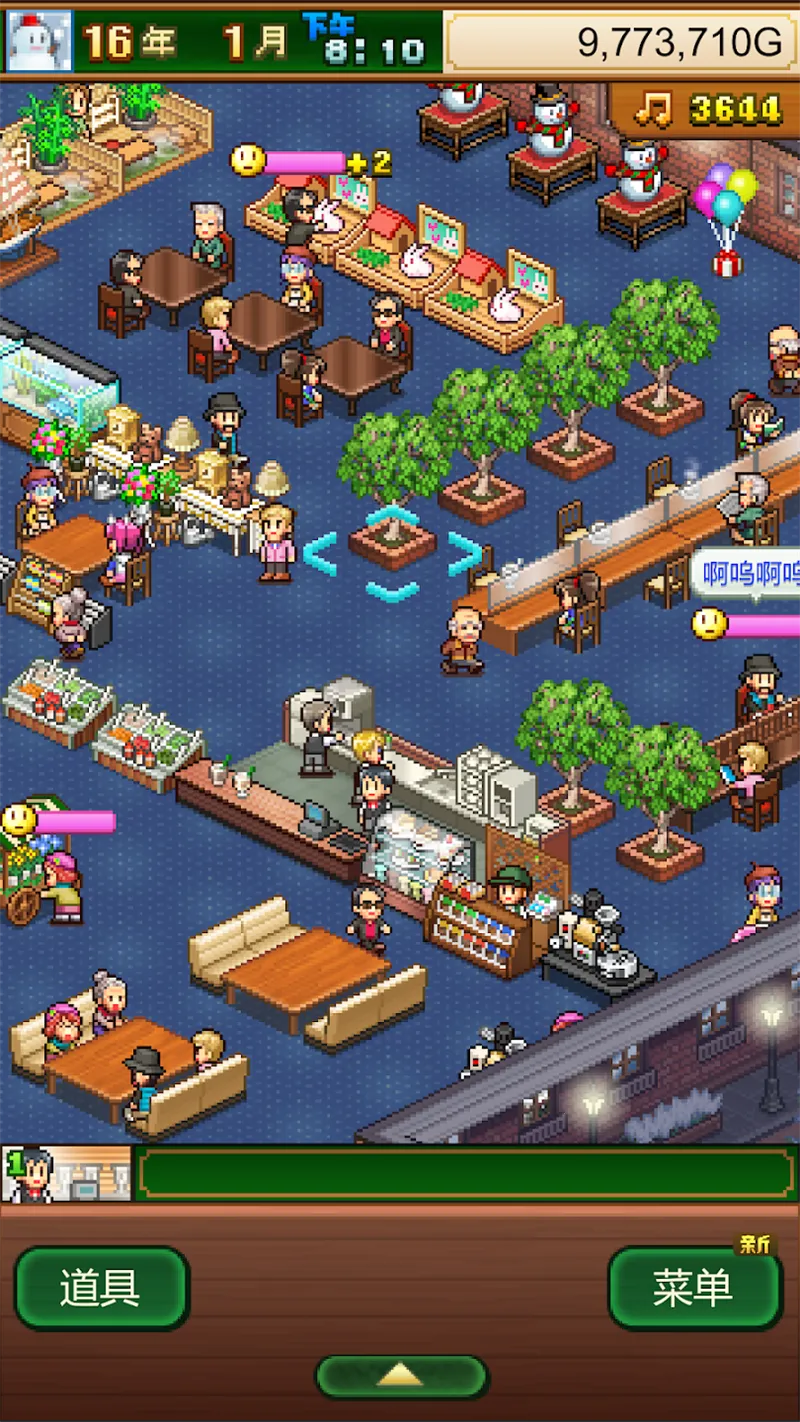This screenshot has height=1422, width=800.
Task: Open the 道具 items menu
Action: (101, 1289)
